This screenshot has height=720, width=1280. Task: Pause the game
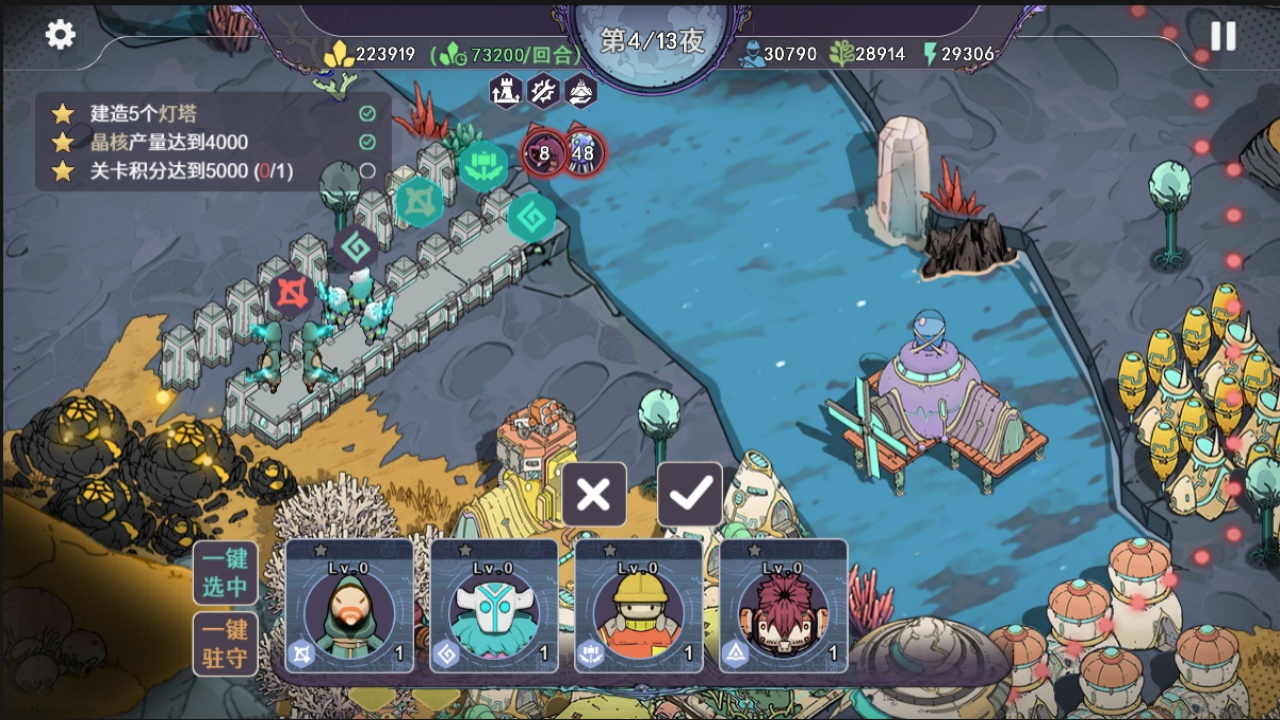1223,36
